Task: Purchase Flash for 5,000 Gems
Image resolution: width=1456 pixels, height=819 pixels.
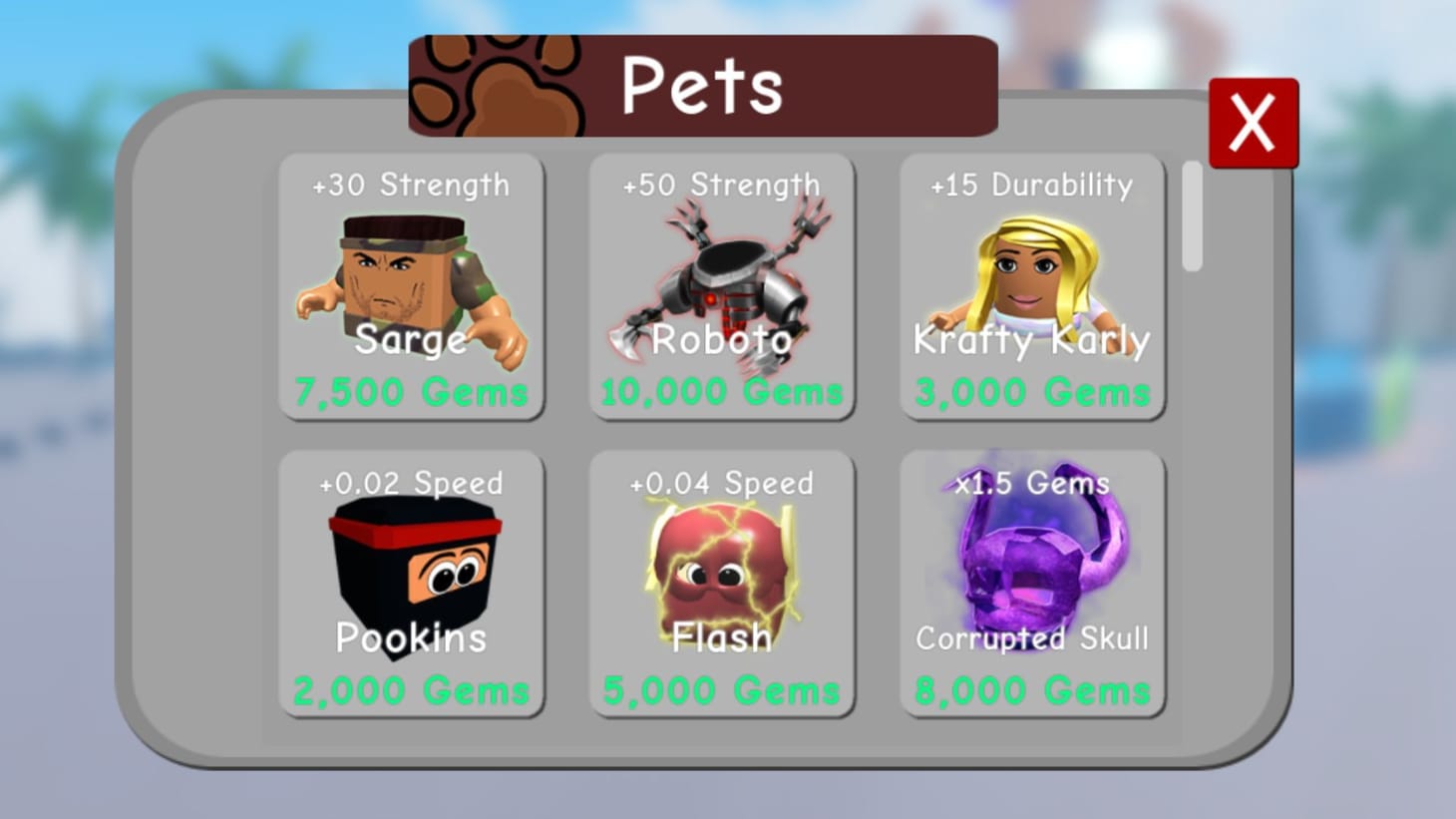Action: [x=721, y=689]
